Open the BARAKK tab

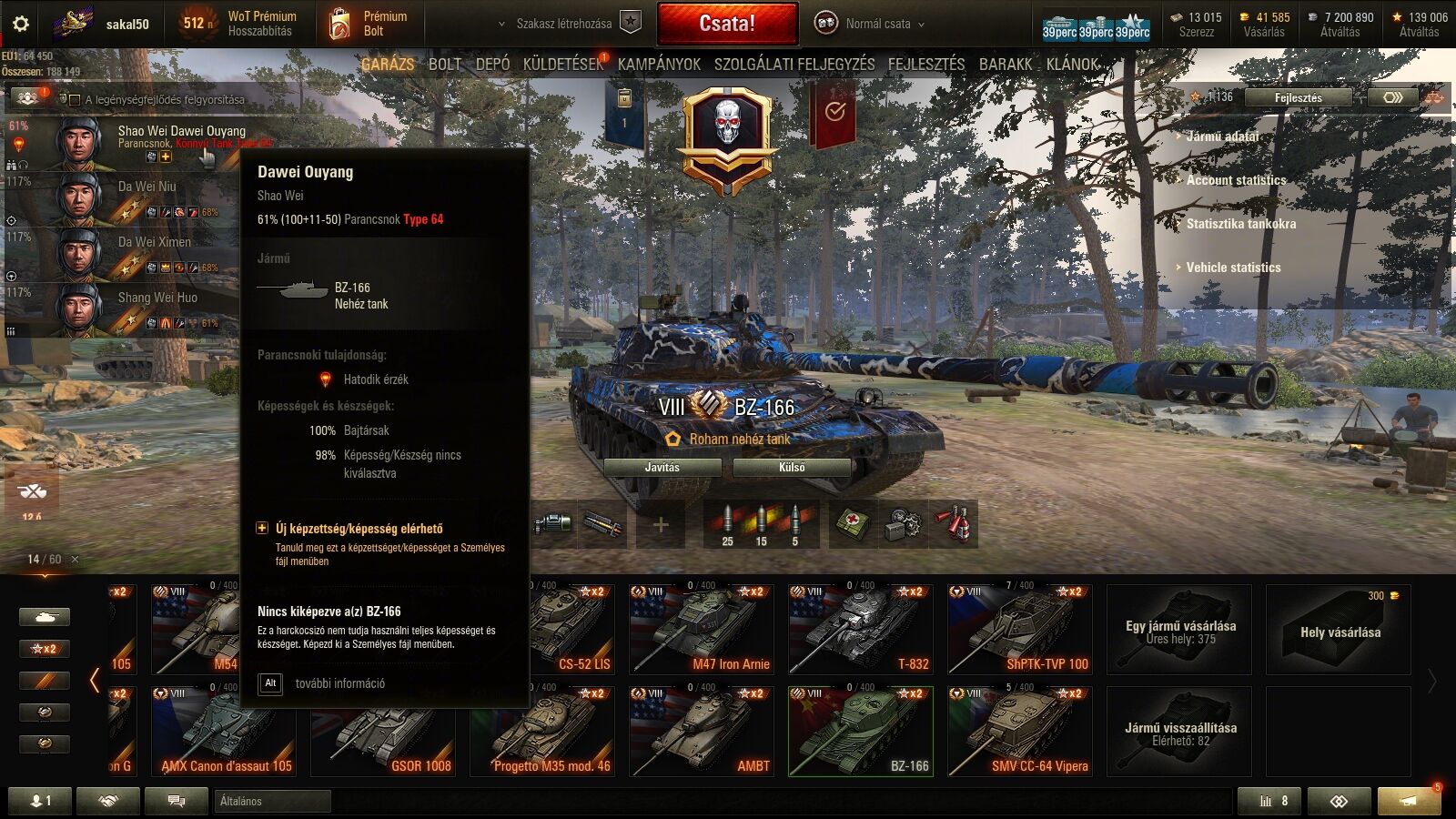click(1006, 64)
